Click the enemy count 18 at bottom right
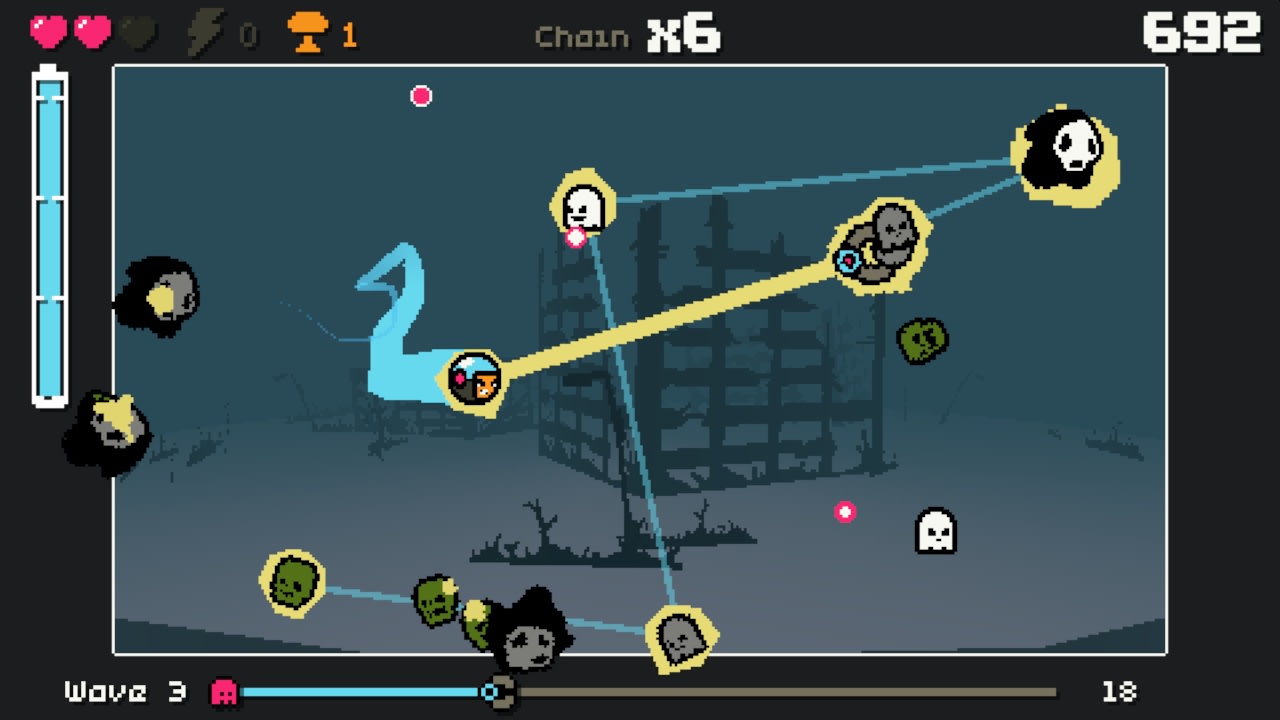Viewport: 1280px width, 720px height. pyautogui.click(x=1119, y=690)
